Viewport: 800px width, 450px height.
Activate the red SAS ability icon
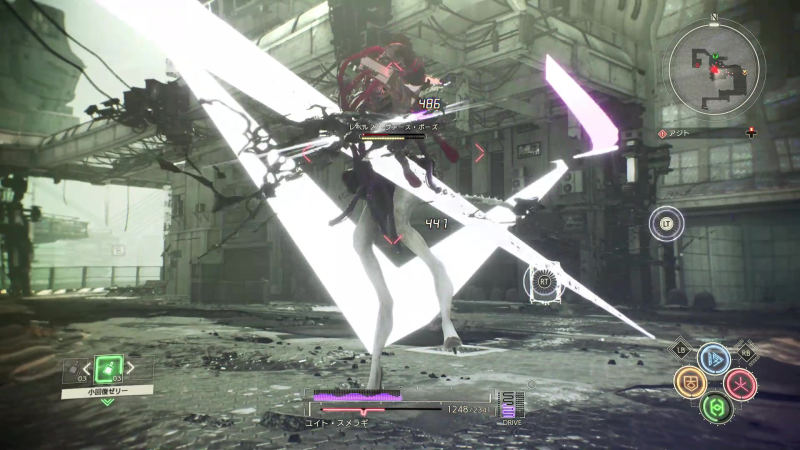click(740, 383)
